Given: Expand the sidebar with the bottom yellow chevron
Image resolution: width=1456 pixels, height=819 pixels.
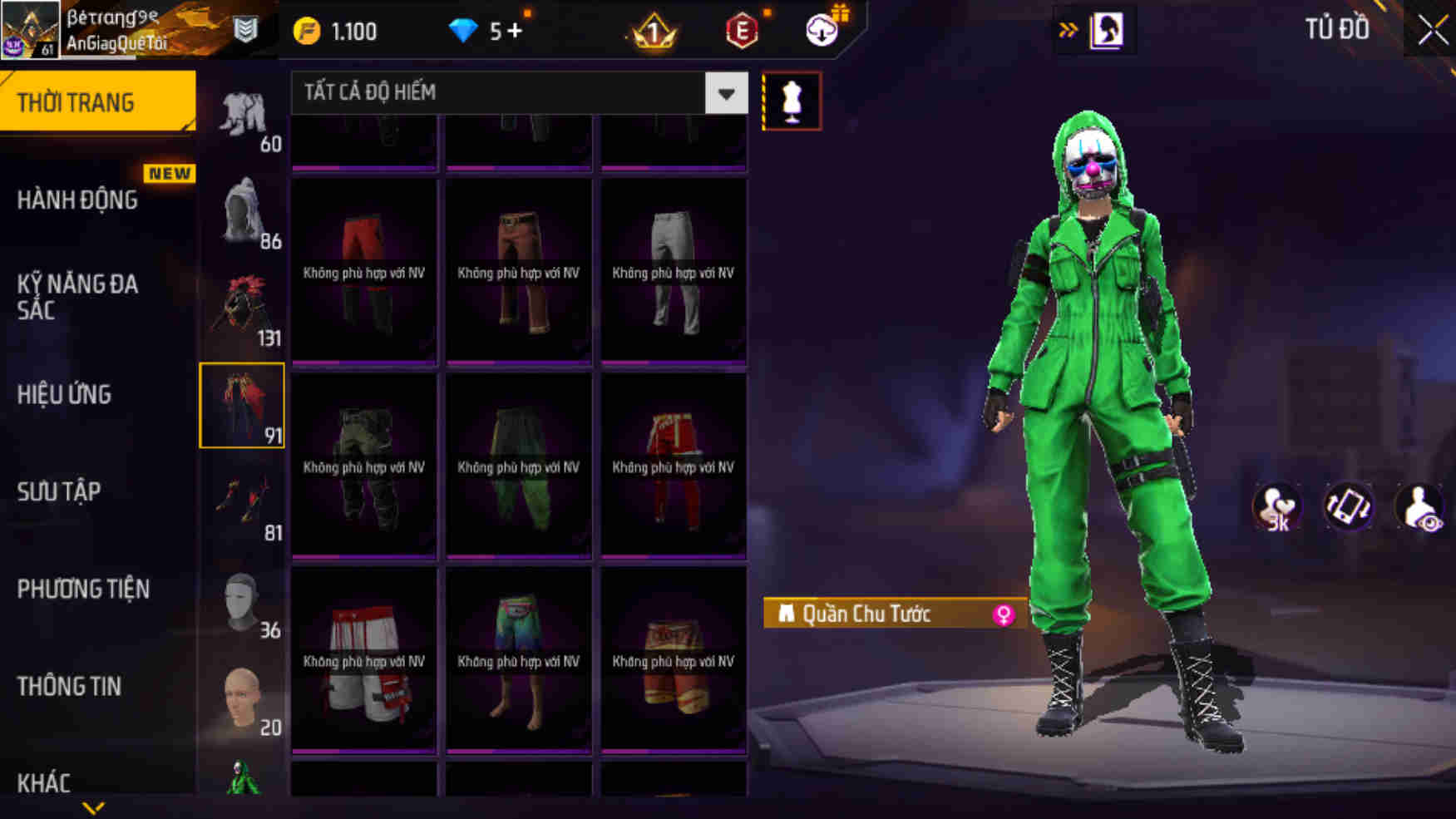Looking at the screenshot, I should click(94, 808).
